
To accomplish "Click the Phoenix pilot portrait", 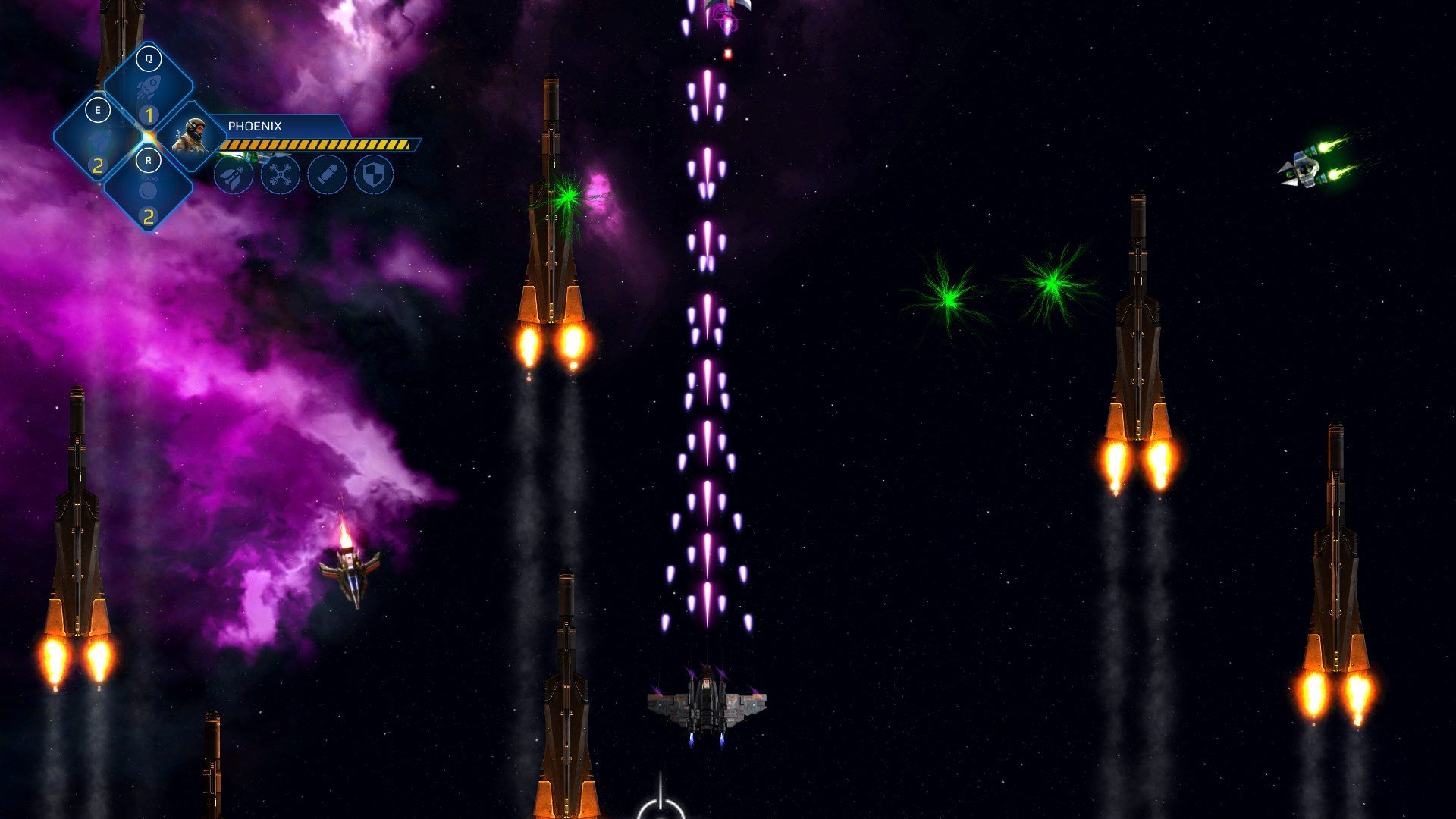I will 190,136.
